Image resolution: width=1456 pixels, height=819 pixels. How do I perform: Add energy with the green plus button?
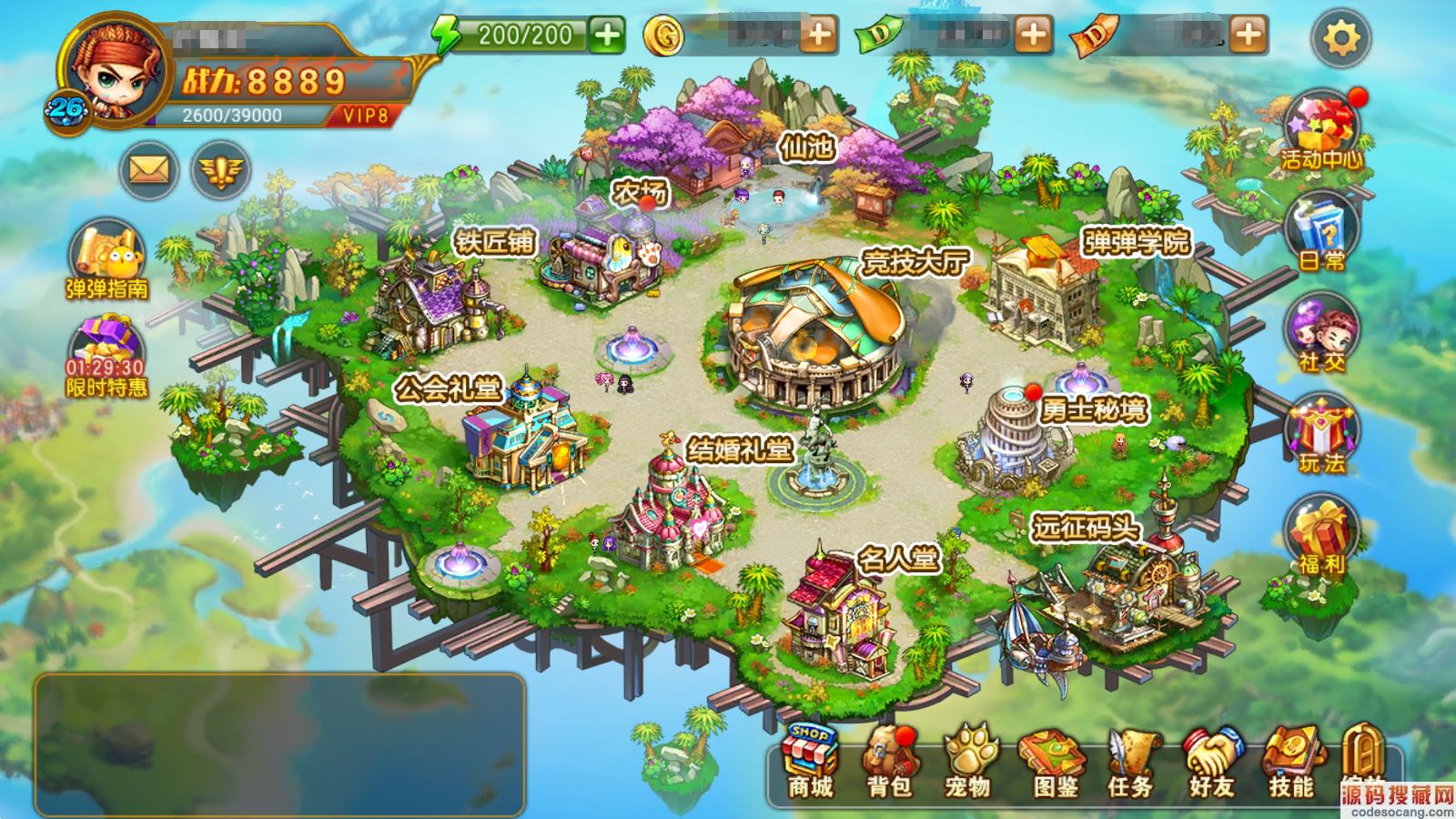(606, 35)
